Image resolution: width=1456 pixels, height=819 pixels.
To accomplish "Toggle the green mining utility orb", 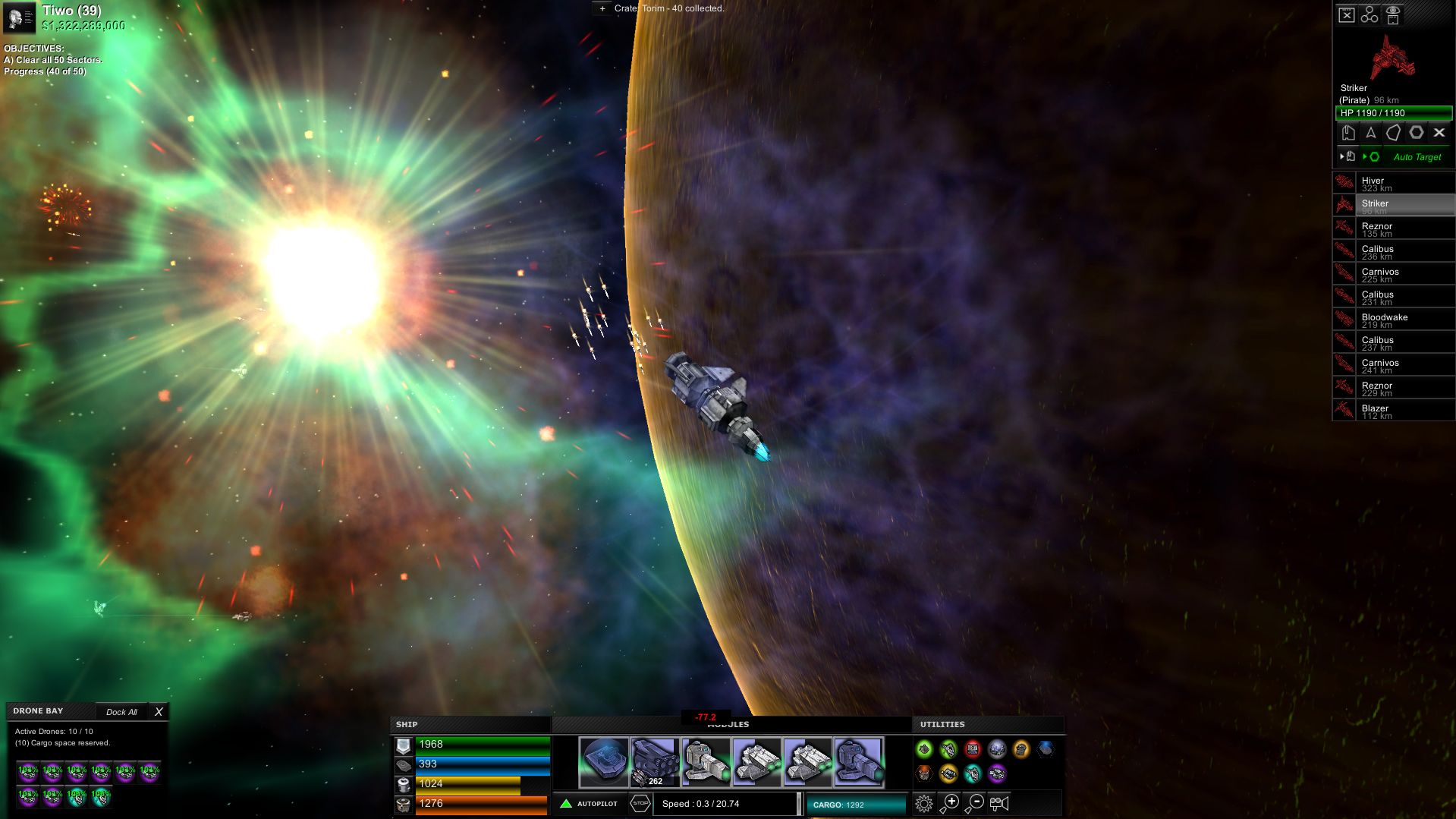I will 925,748.
